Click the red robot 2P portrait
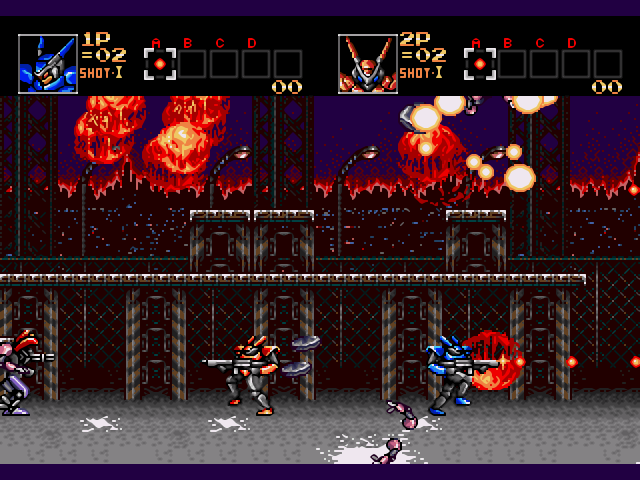 click(368, 63)
